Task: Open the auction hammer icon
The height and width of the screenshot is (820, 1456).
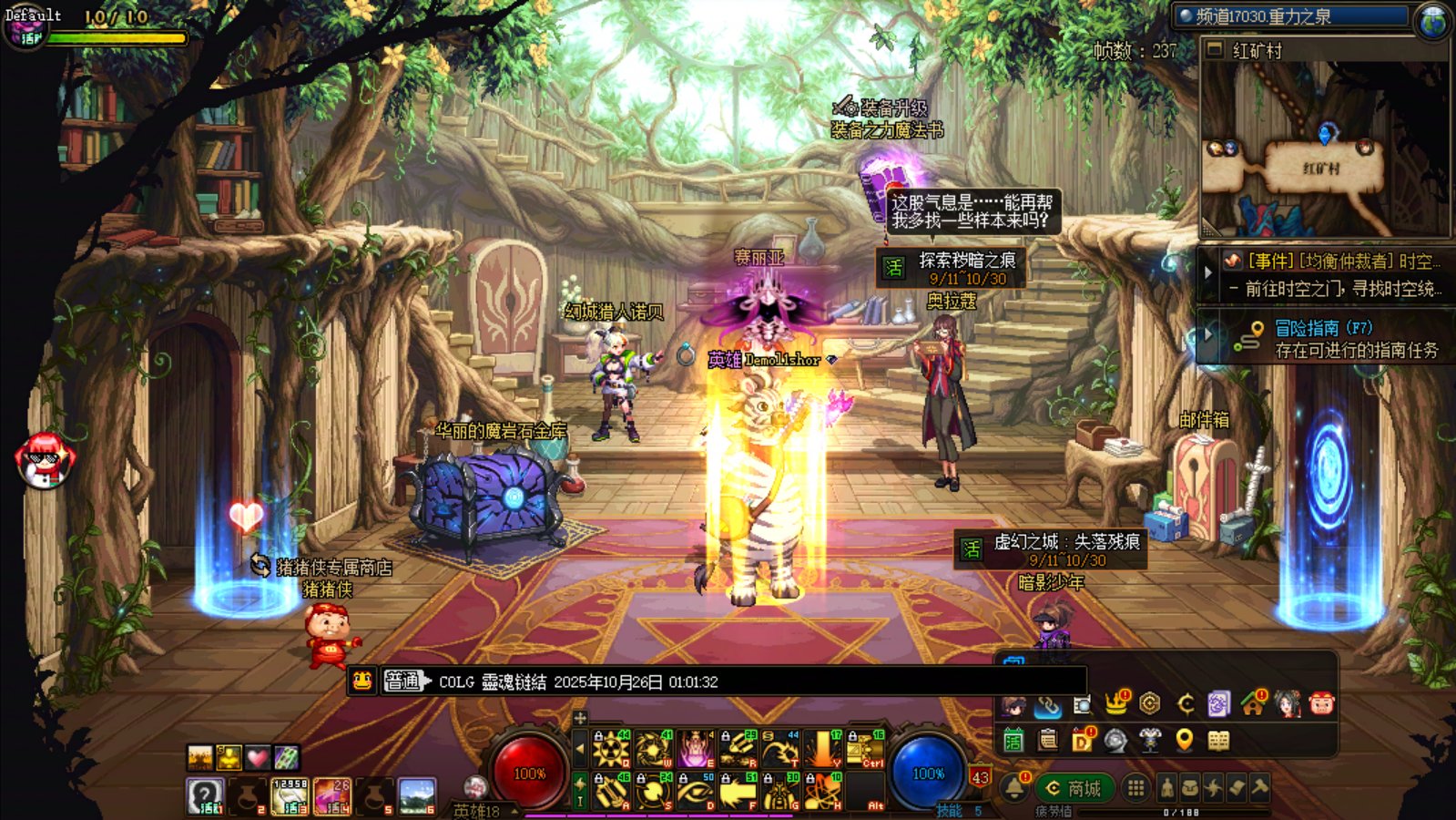Action: pos(1259,788)
